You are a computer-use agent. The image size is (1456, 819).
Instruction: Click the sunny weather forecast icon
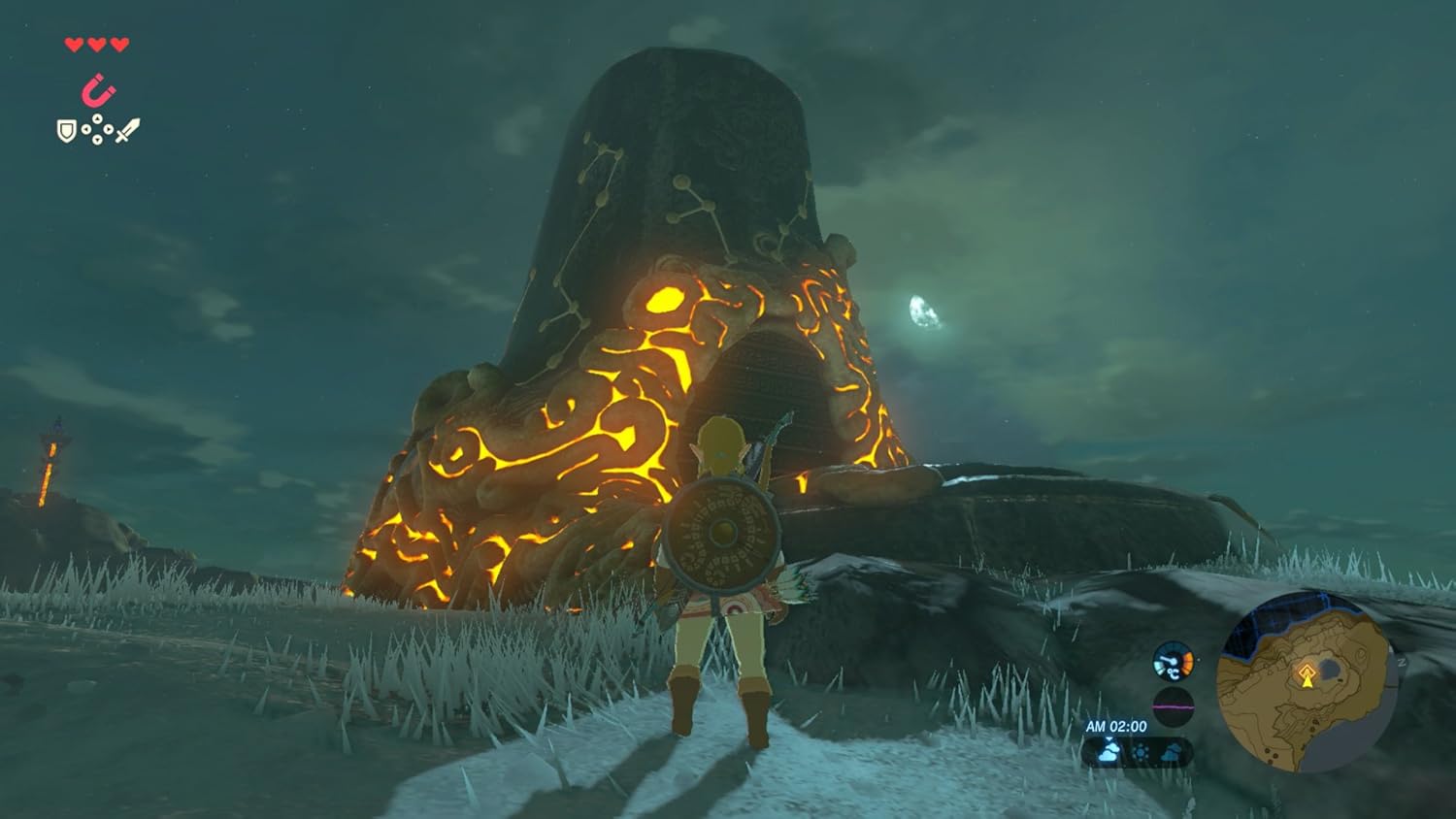pyautogui.click(x=1141, y=752)
